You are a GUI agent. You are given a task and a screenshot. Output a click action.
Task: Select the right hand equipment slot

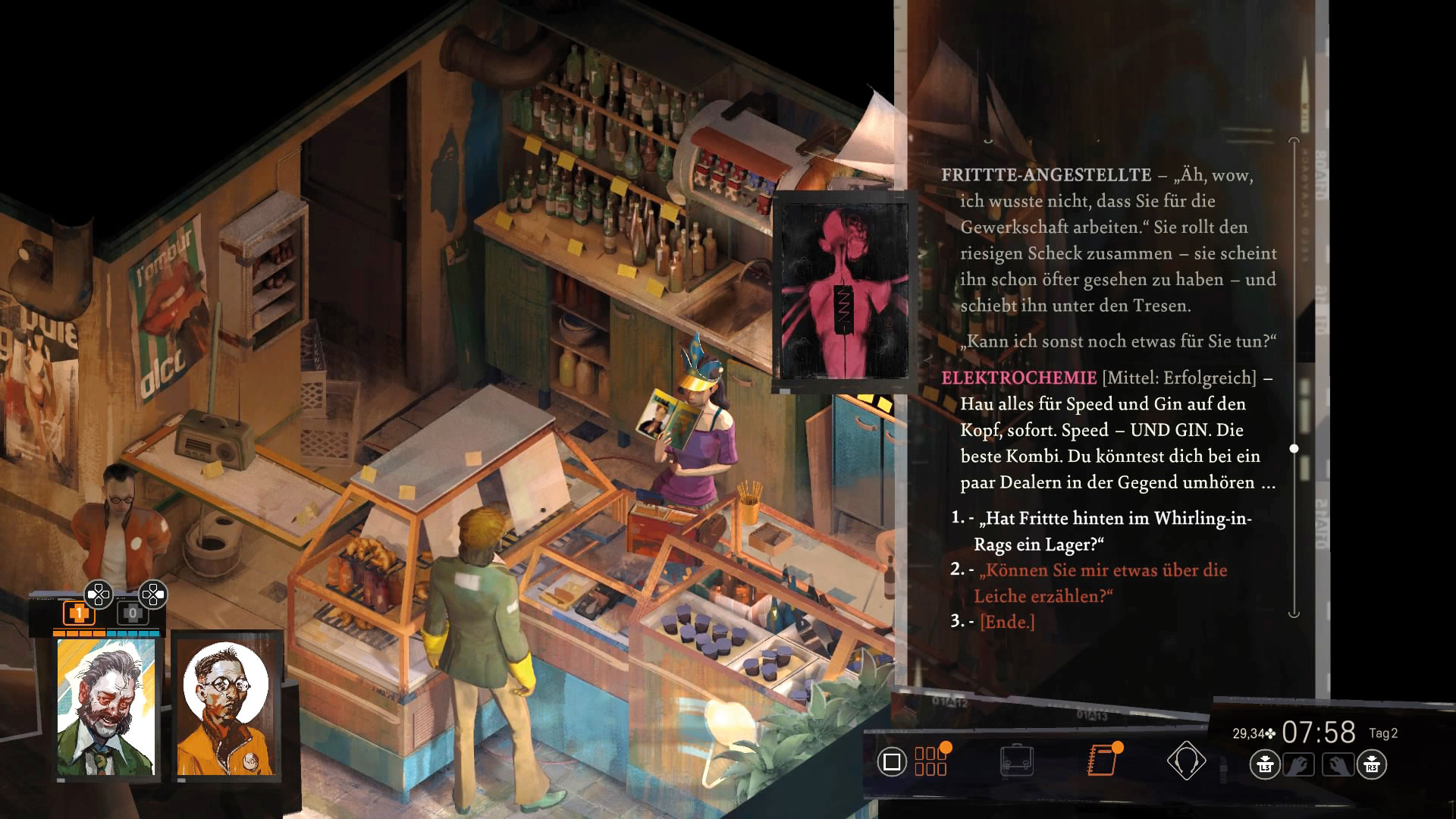tap(1338, 764)
